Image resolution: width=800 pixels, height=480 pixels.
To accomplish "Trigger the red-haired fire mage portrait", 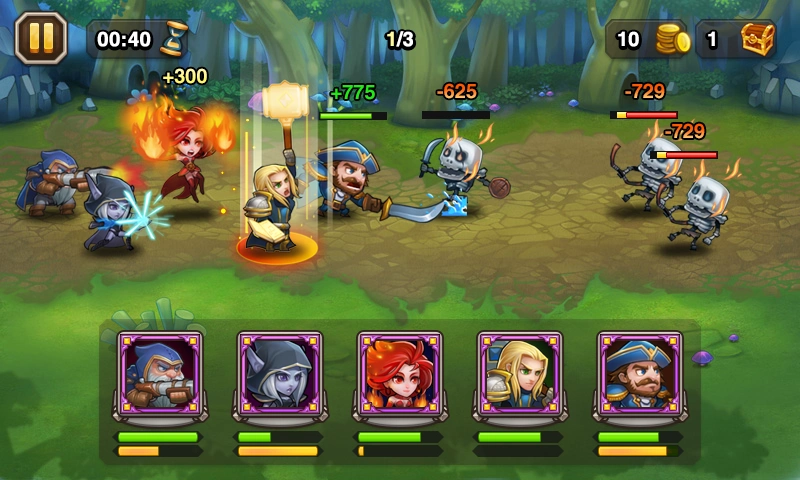I will (400, 373).
